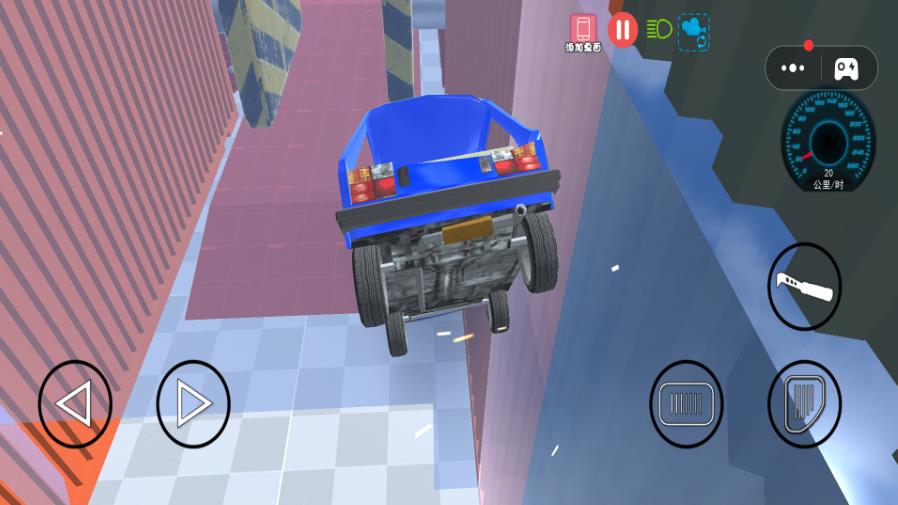Open the three-dots more options menu
Viewport: 898px width, 505px height.
tap(793, 68)
